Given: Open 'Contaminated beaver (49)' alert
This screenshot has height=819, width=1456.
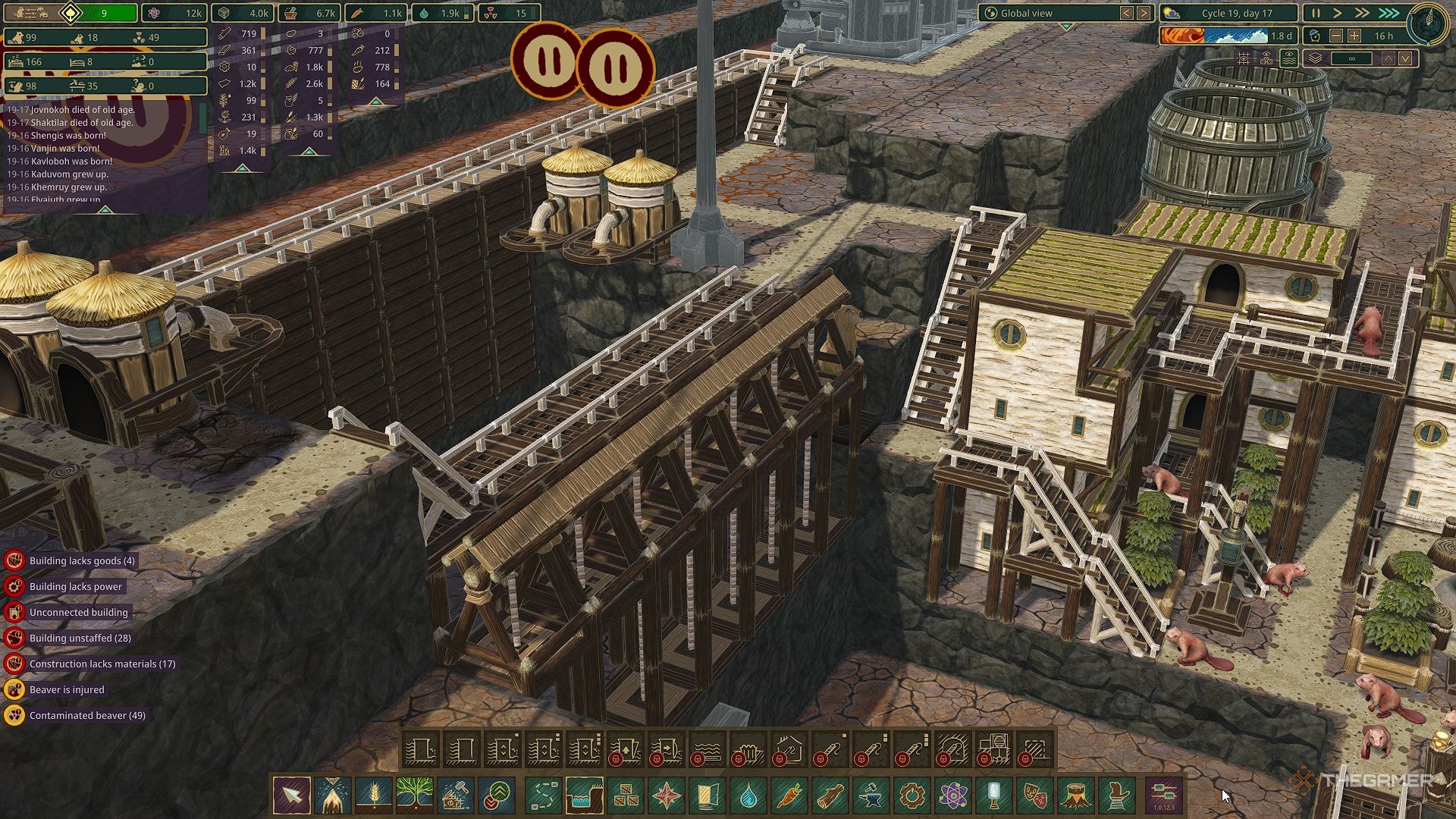Looking at the screenshot, I should click(87, 716).
